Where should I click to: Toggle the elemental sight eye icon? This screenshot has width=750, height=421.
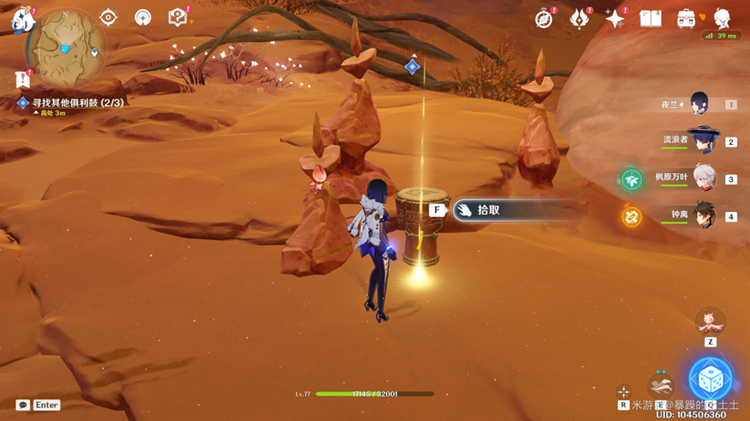coord(109,17)
